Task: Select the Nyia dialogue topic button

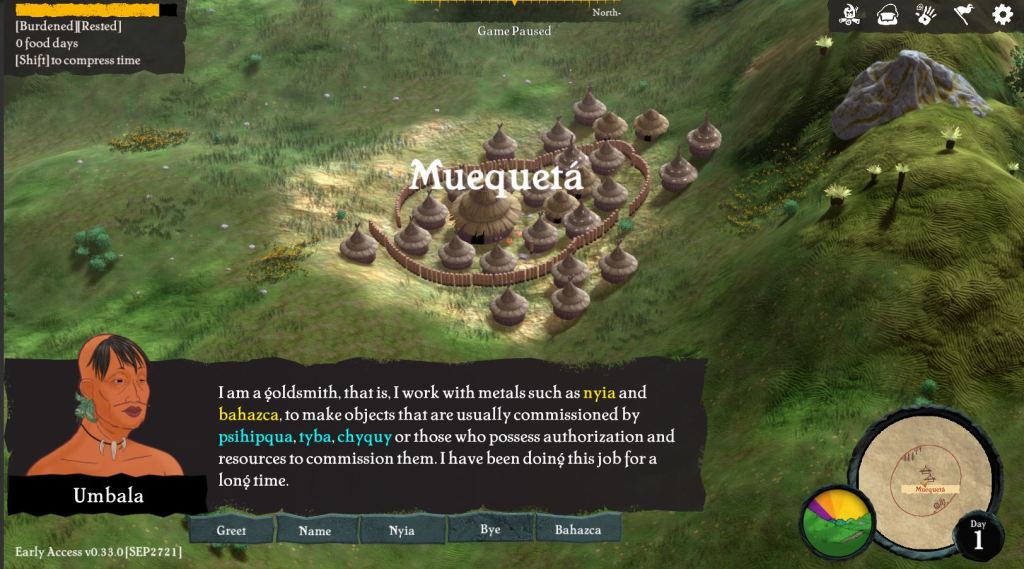Action: (402, 530)
